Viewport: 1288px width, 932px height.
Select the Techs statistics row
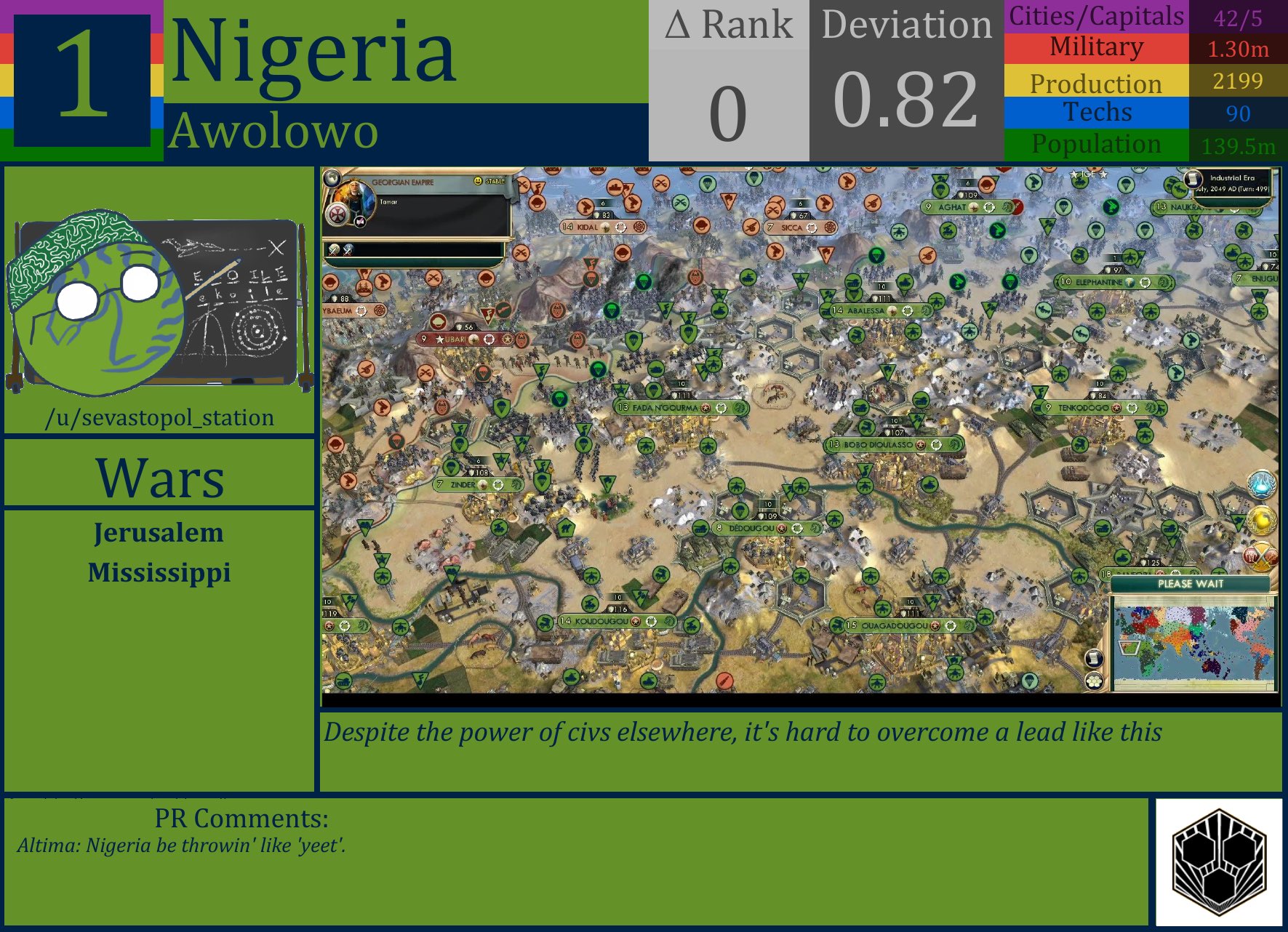[x=1095, y=112]
